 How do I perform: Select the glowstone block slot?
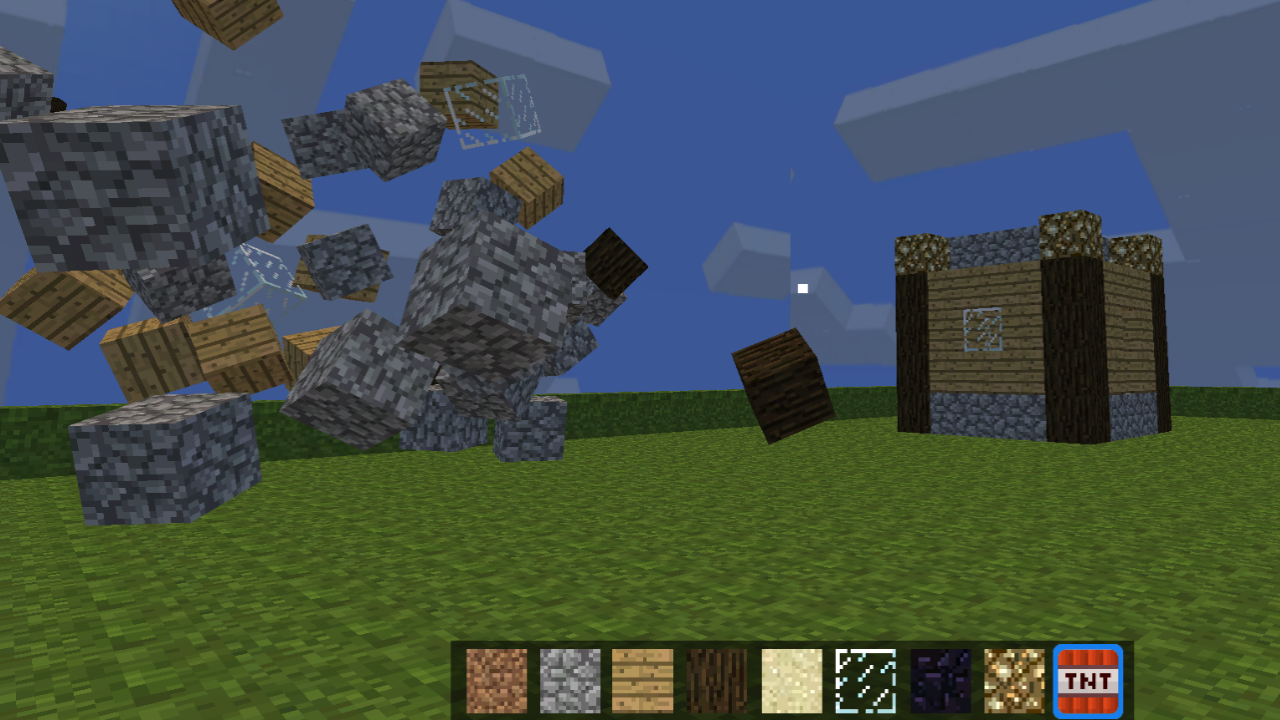point(1014,680)
